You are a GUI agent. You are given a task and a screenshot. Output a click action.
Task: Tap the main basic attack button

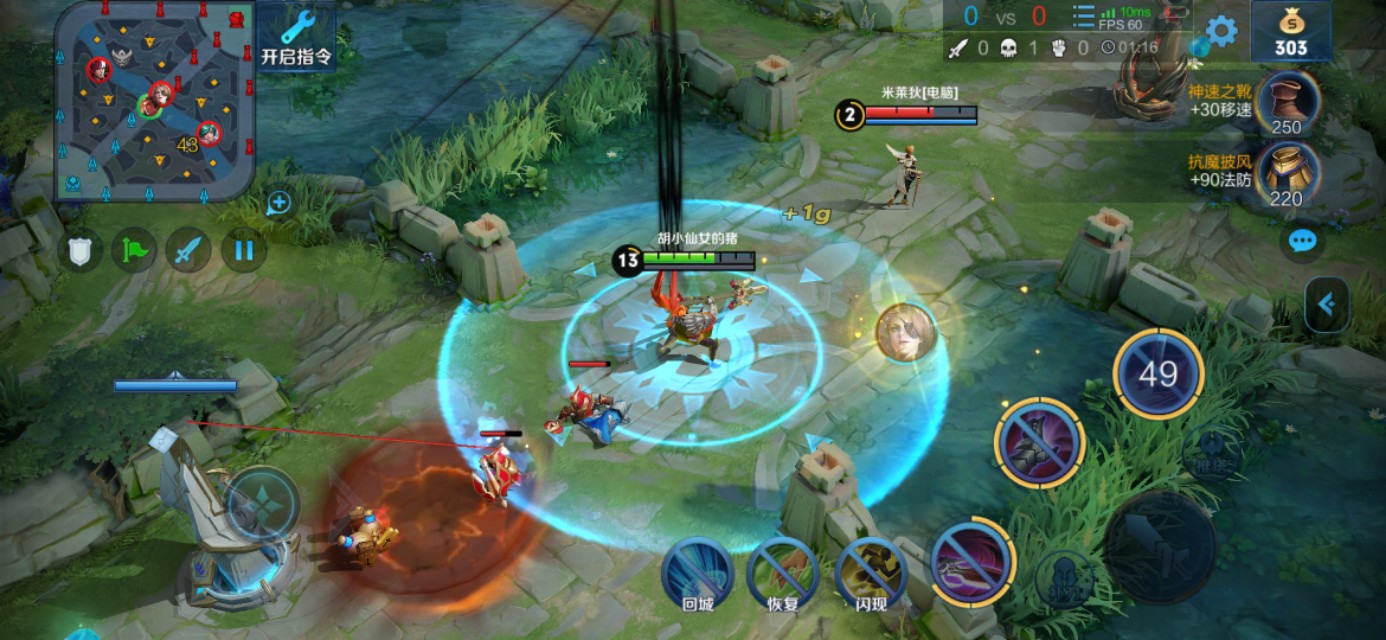coord(1159,546)
